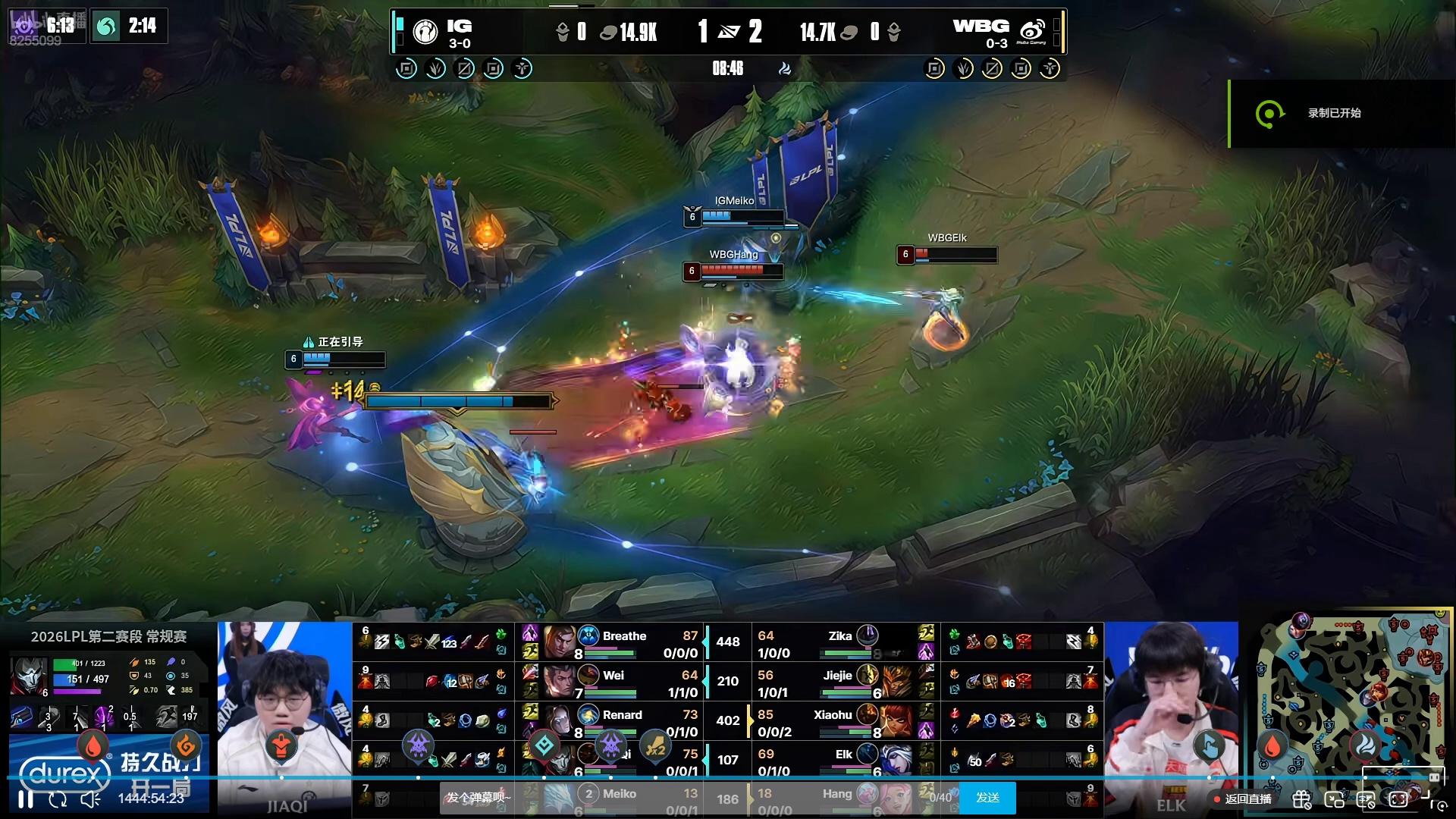
Task: Enter fullscreen with the player's corner-brackets icon
Action: point(1398,799)
